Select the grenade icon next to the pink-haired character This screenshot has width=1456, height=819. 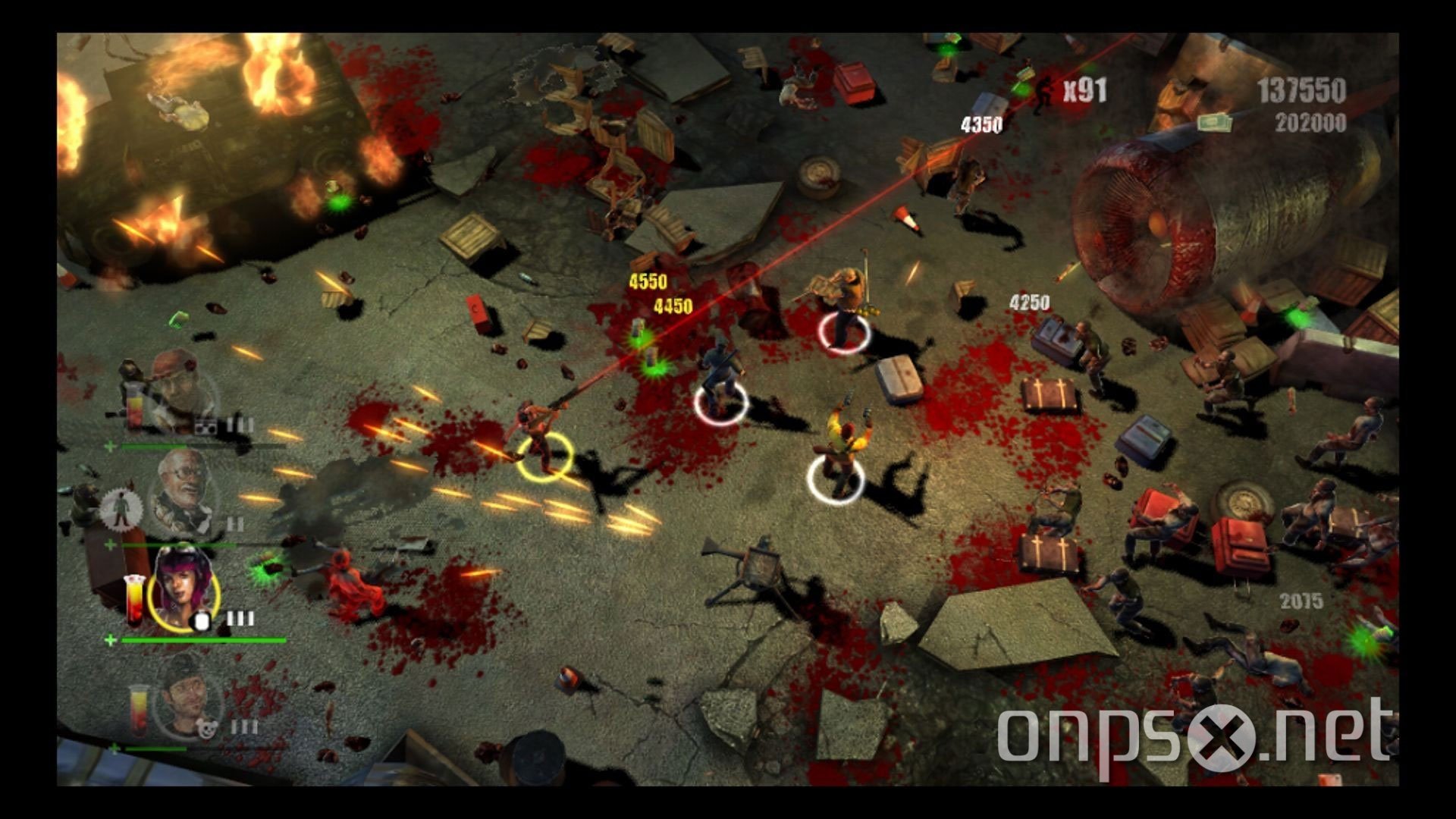(202, 620)
